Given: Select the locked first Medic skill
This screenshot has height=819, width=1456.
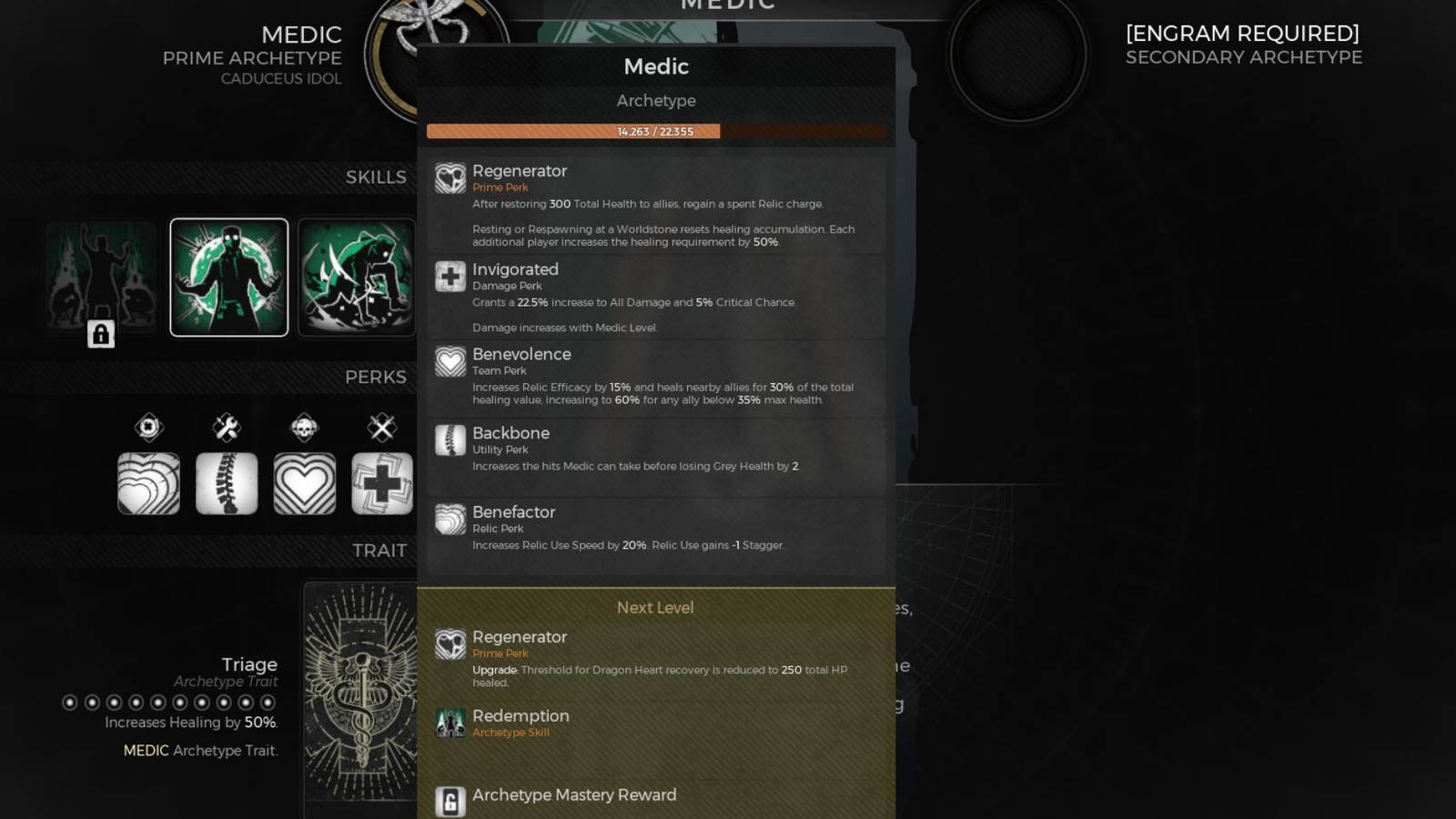Looking at the screenshot, I should 100,276.
